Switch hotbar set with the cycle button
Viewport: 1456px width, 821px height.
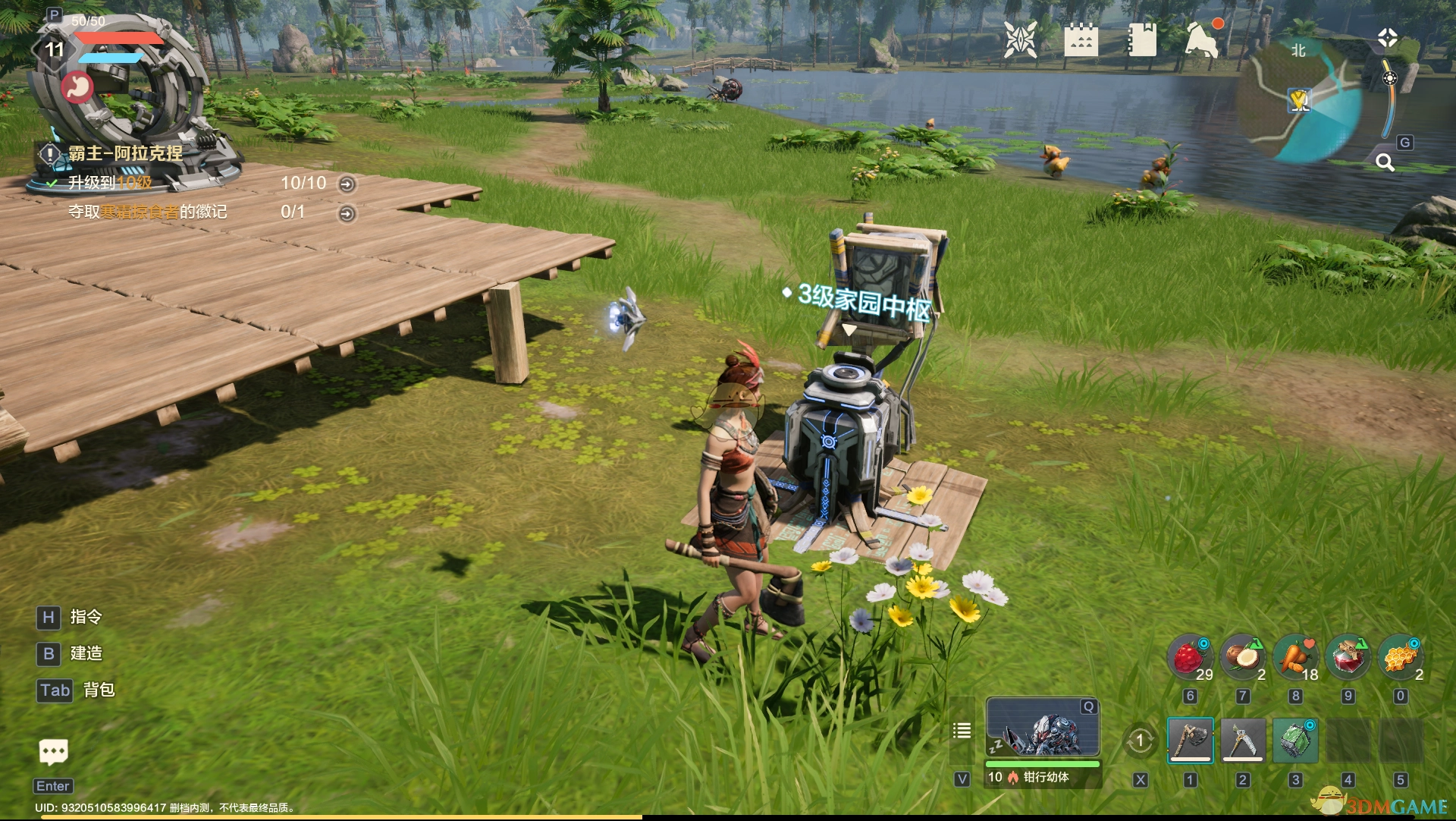point(1140,741)
